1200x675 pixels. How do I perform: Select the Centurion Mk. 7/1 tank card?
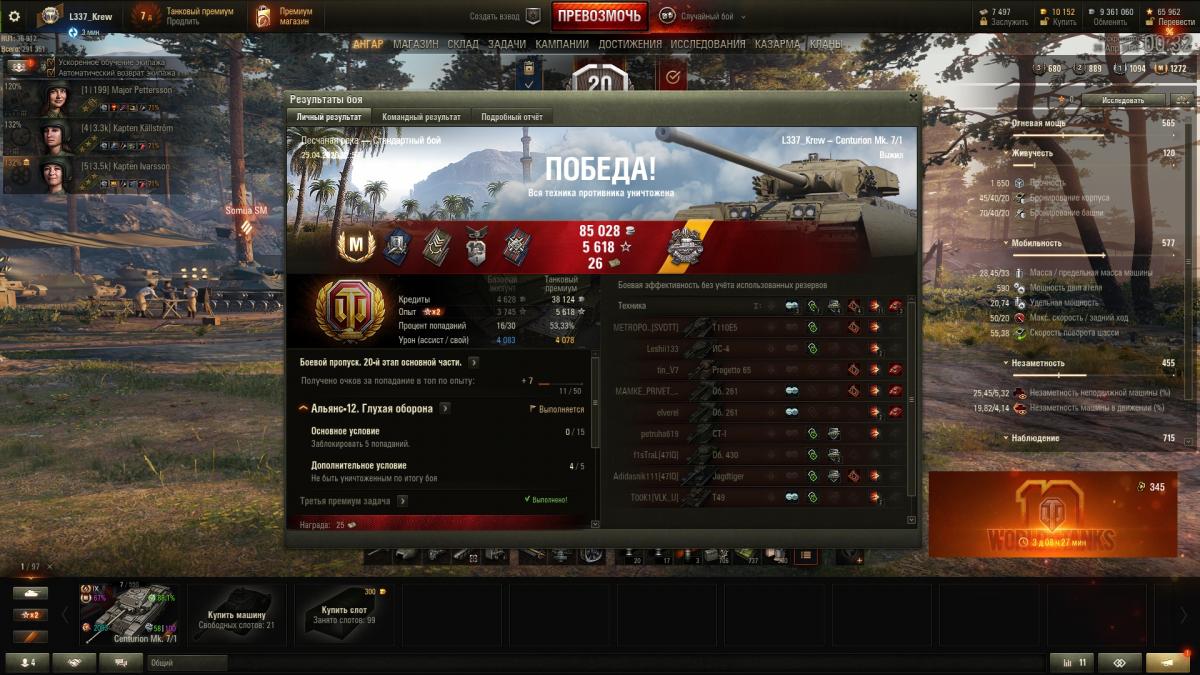[132, 613]
